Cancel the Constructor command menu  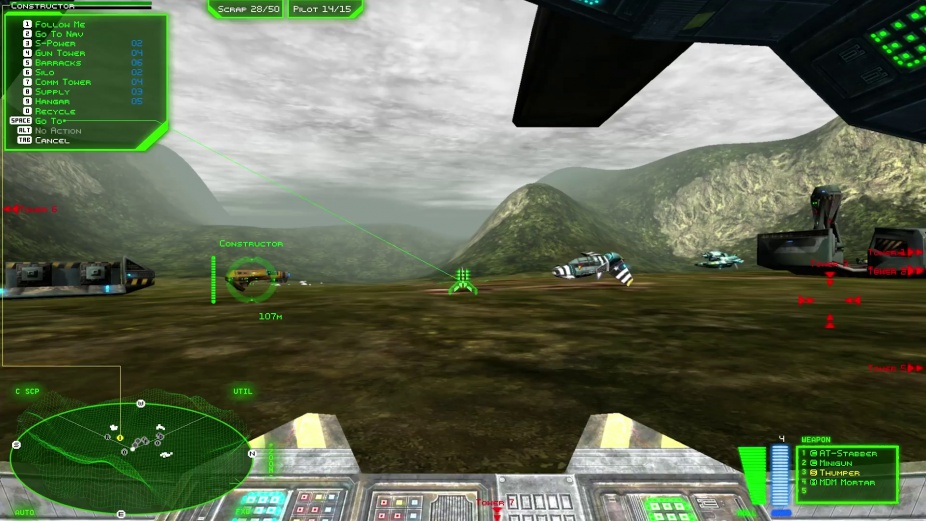point(52,140)
